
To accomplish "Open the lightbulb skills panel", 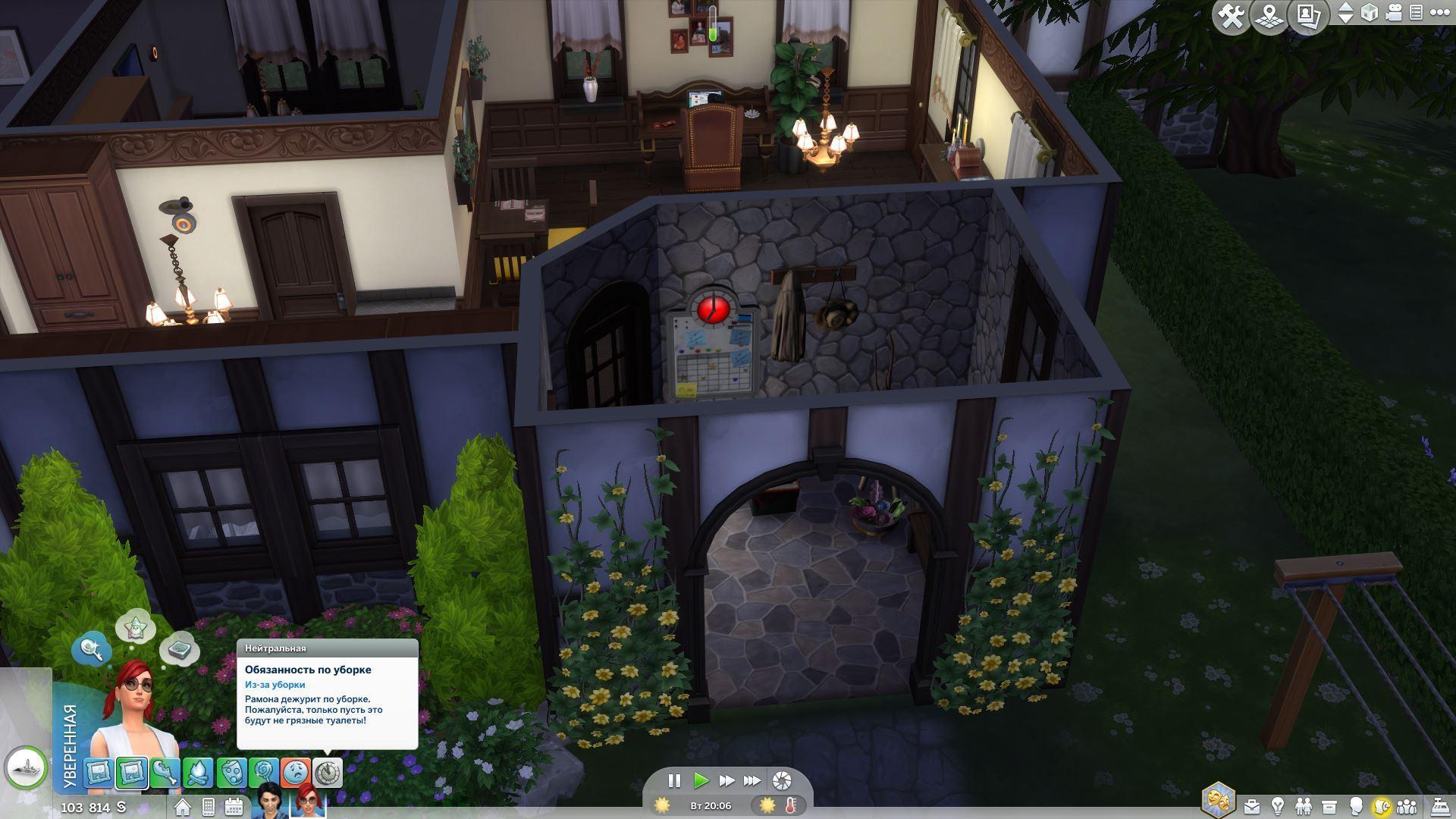I will coord(1278,806).
